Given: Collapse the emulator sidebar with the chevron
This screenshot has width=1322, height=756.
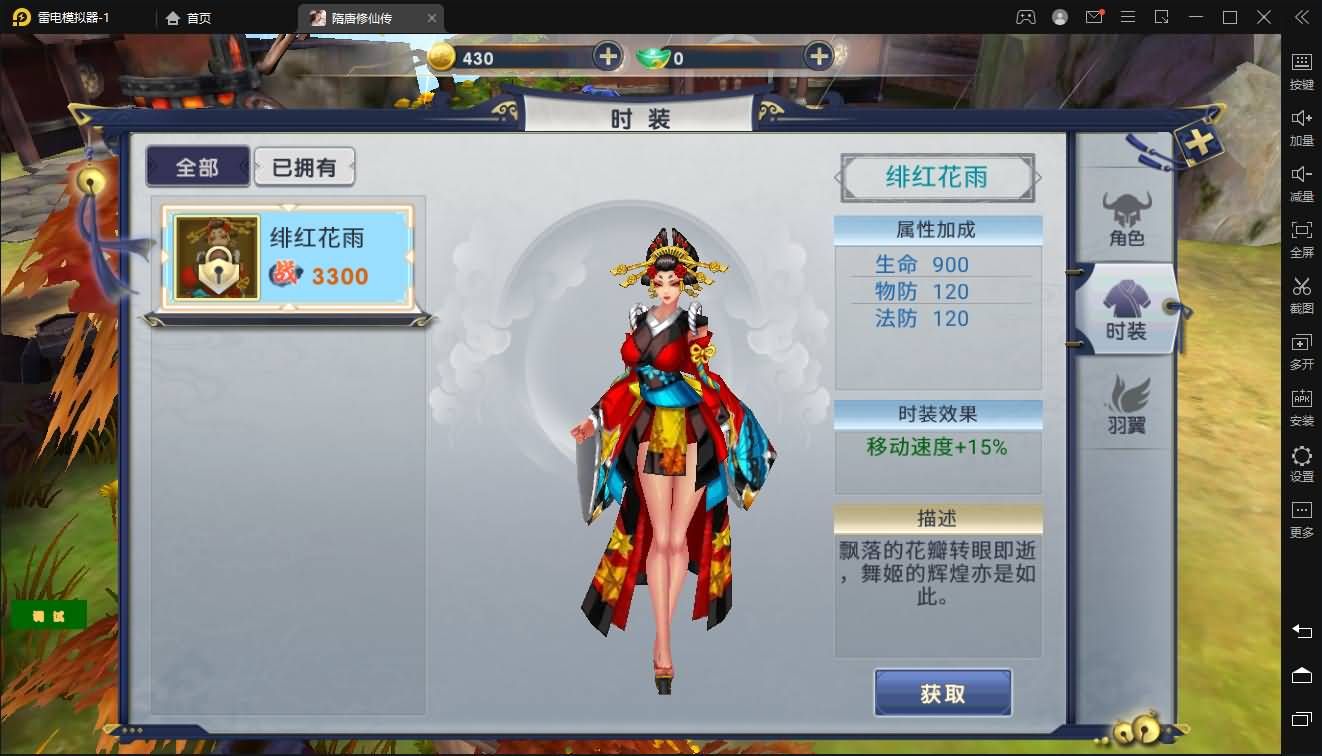Looking at the screenshot, I should (x=1301, y=17).
